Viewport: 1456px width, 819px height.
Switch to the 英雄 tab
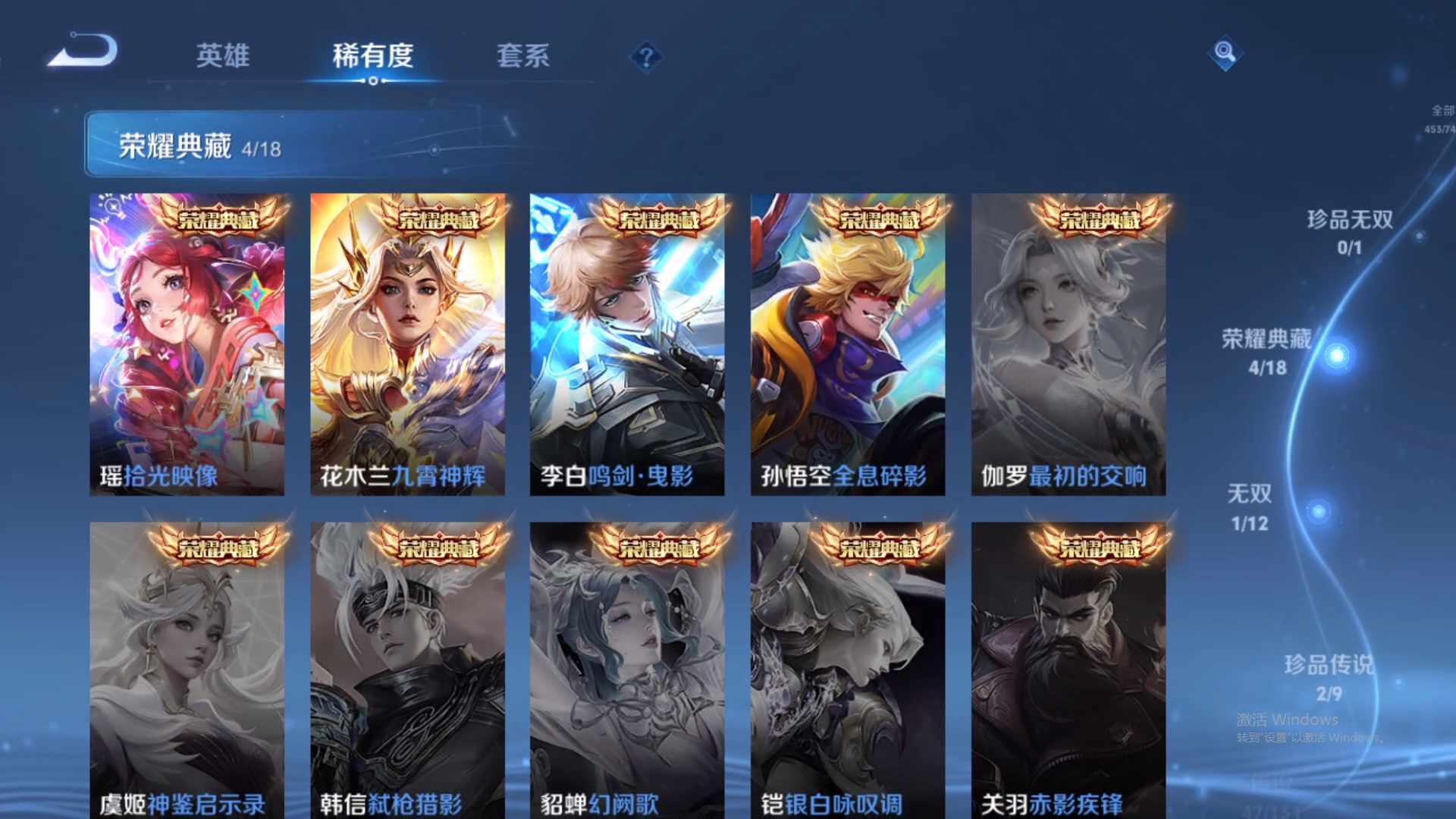tap(224, 56)
